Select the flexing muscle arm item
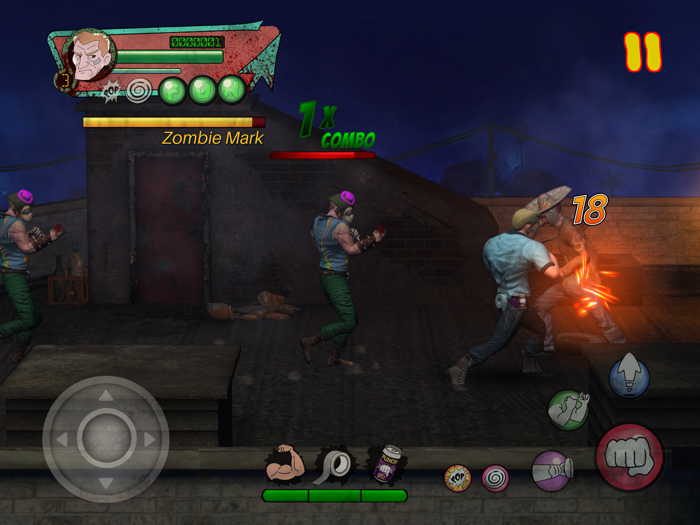Image resolution: width=700 pixels, height=525 pixels. coord(285,465)
